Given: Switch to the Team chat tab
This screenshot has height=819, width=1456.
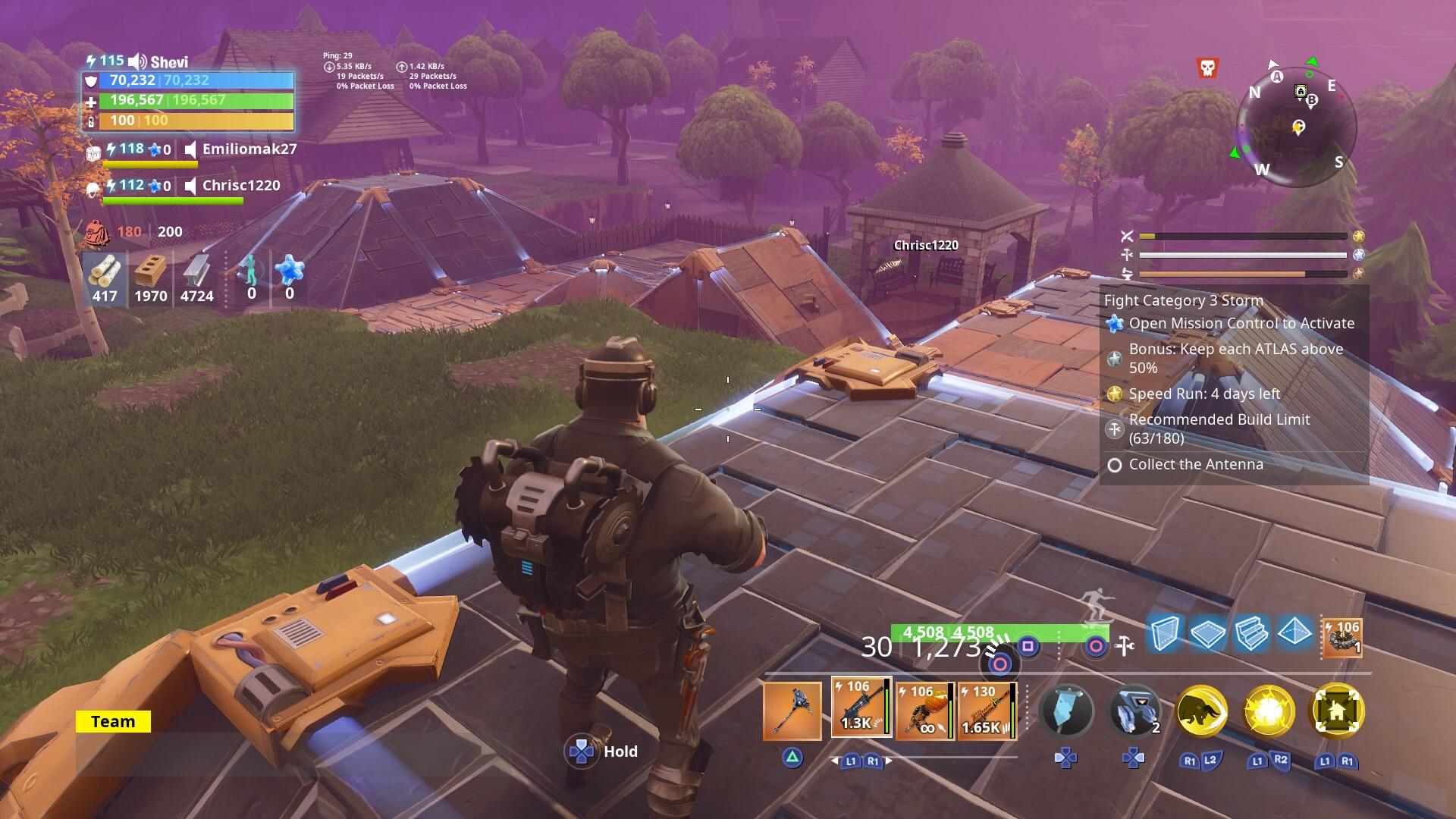Looking at the screenshot, I should click(112, 721).
